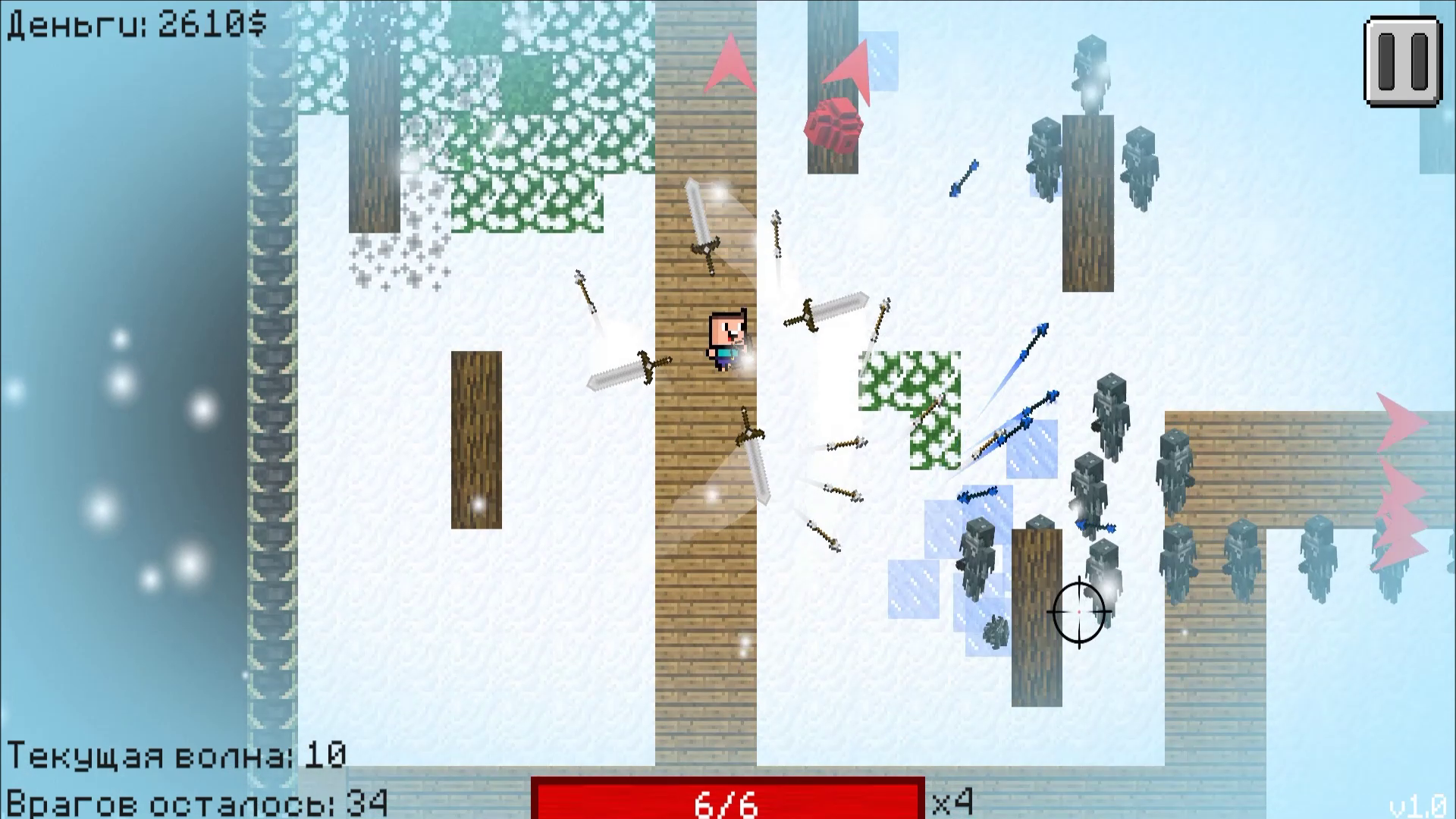Screen dimensions: 1456x819
Task: Select the player character sprite
Action: [x=727, y=343]
